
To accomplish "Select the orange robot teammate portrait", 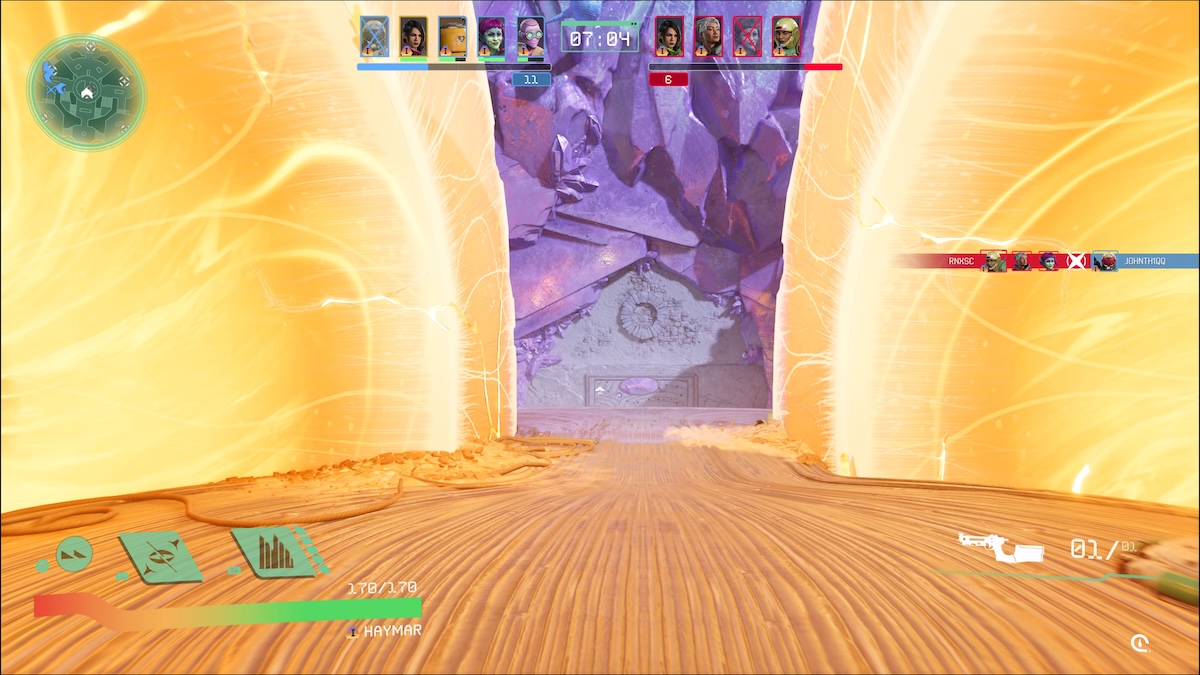I will (x=452, y=37).
